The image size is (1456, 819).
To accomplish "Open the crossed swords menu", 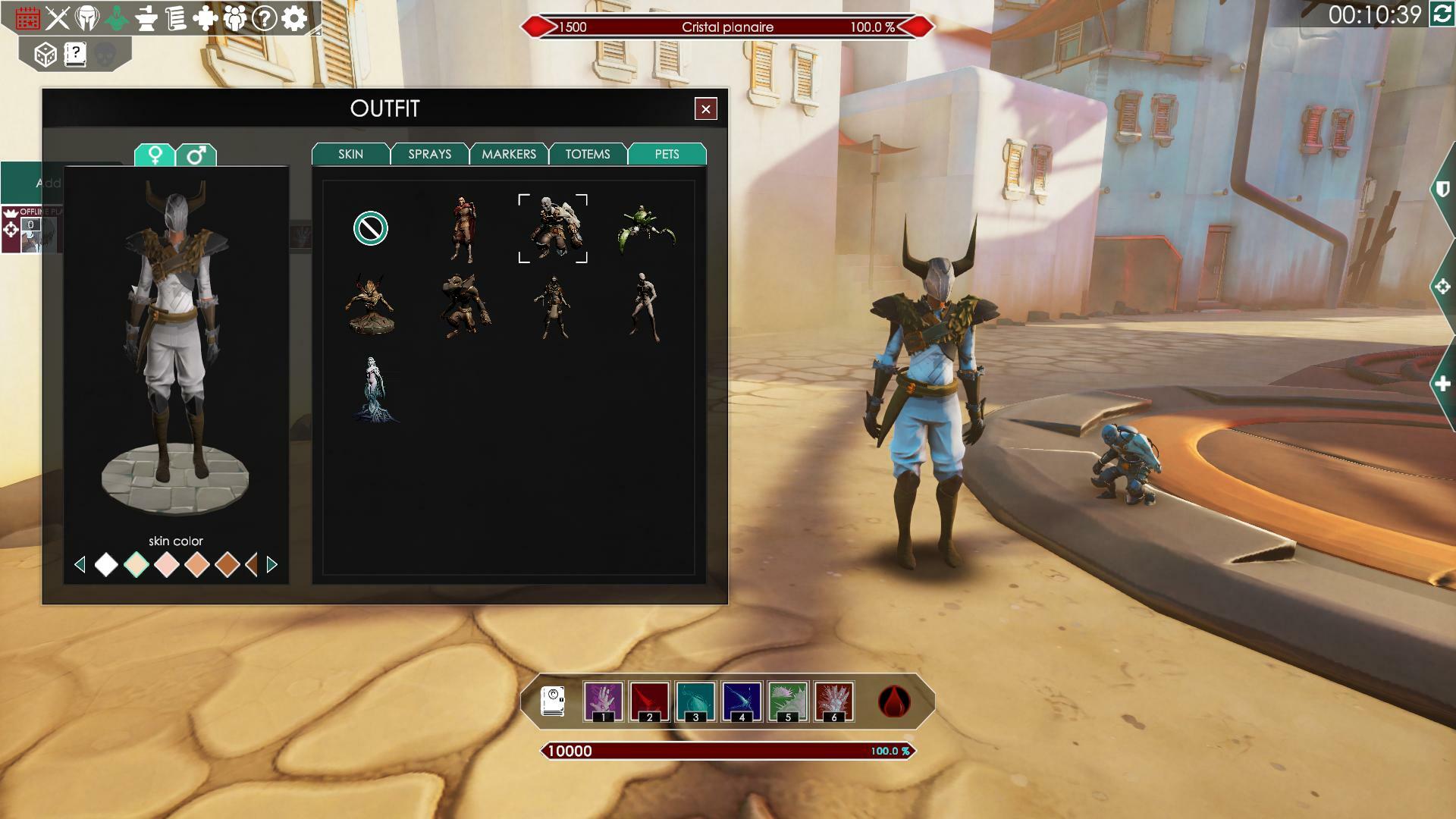I will coord(58,18).
